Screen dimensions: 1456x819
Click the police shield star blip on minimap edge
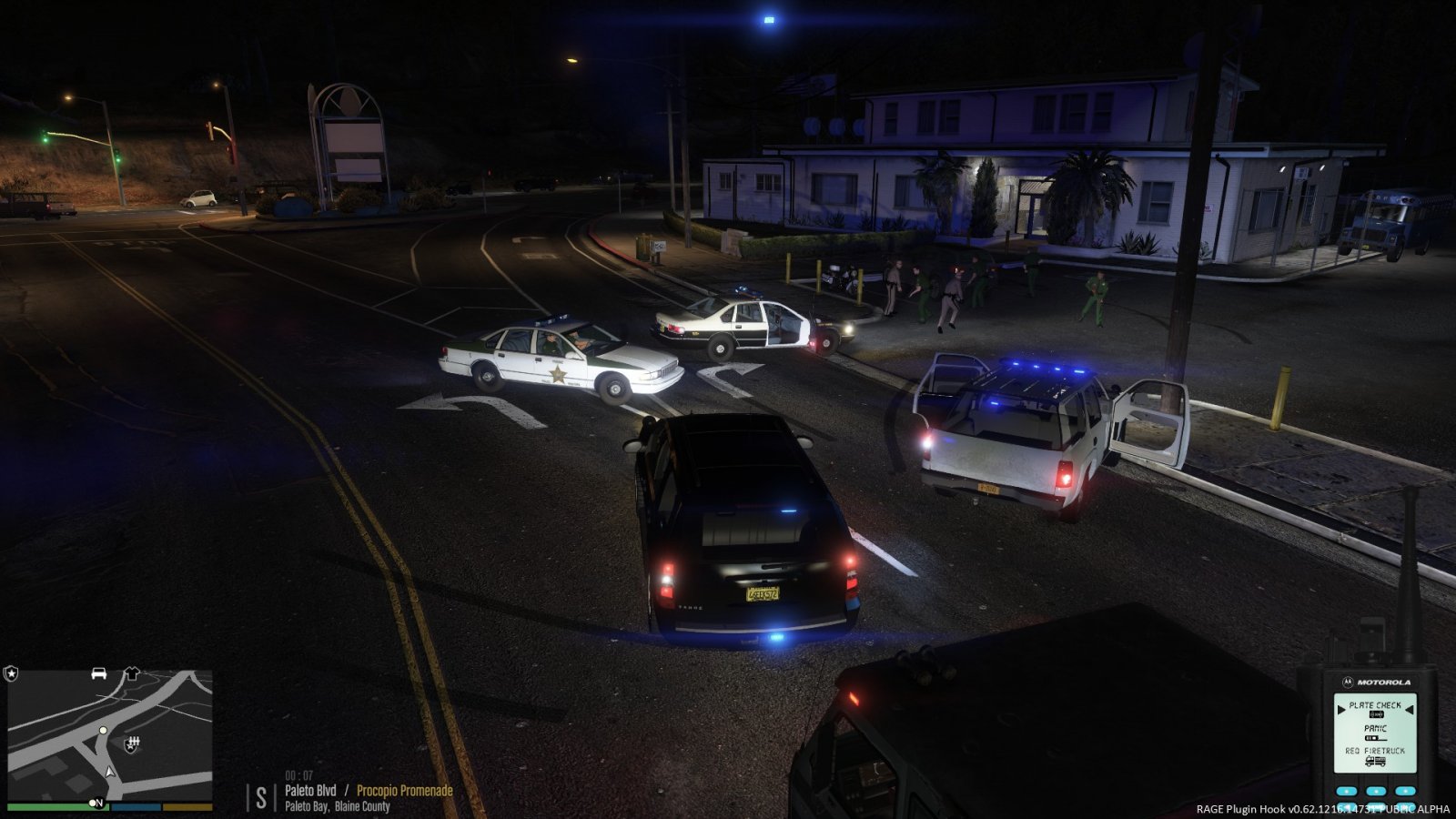[x=11, y=673]
